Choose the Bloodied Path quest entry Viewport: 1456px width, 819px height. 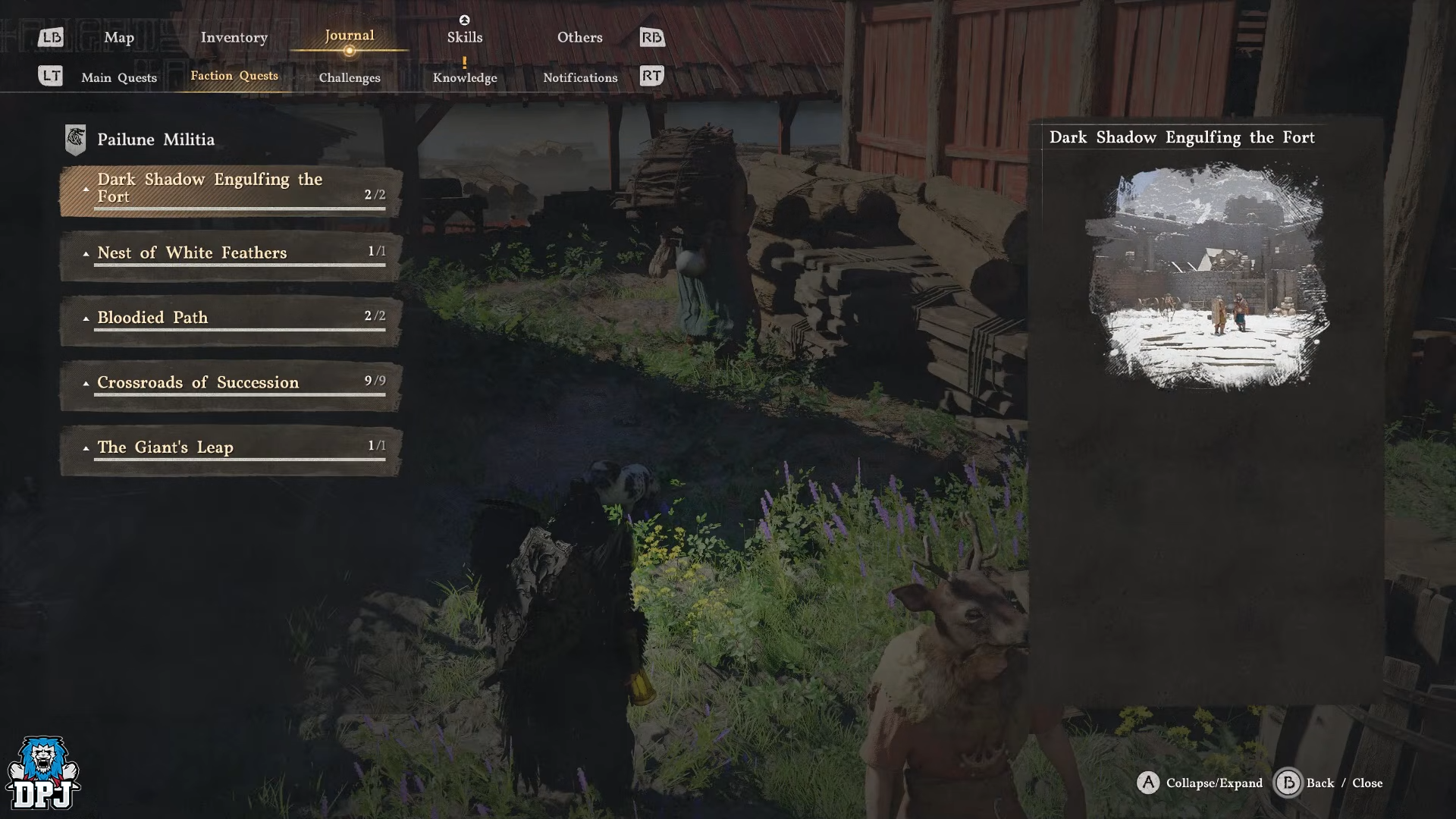click(x=231, y=319)
